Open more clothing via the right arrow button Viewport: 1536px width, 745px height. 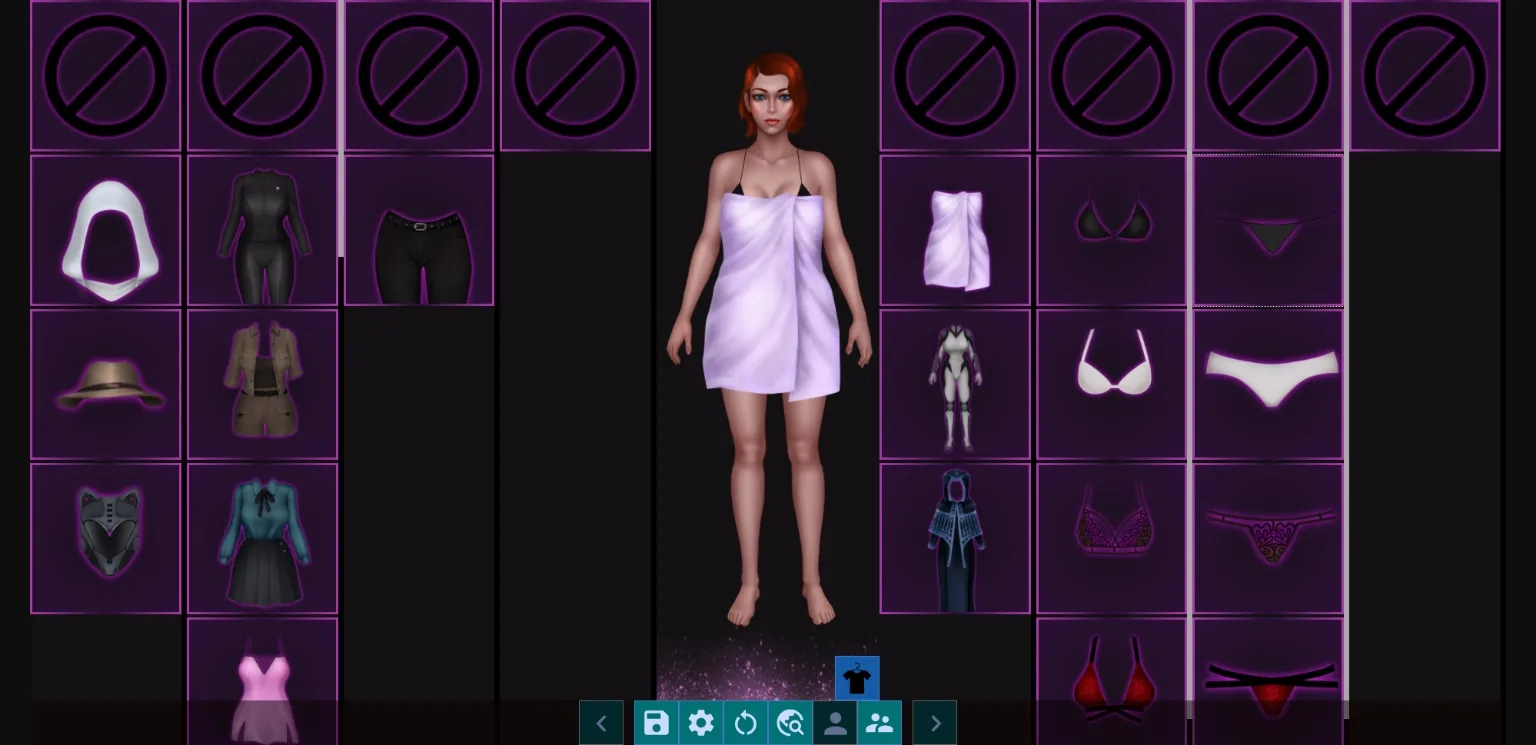point(934,722)
